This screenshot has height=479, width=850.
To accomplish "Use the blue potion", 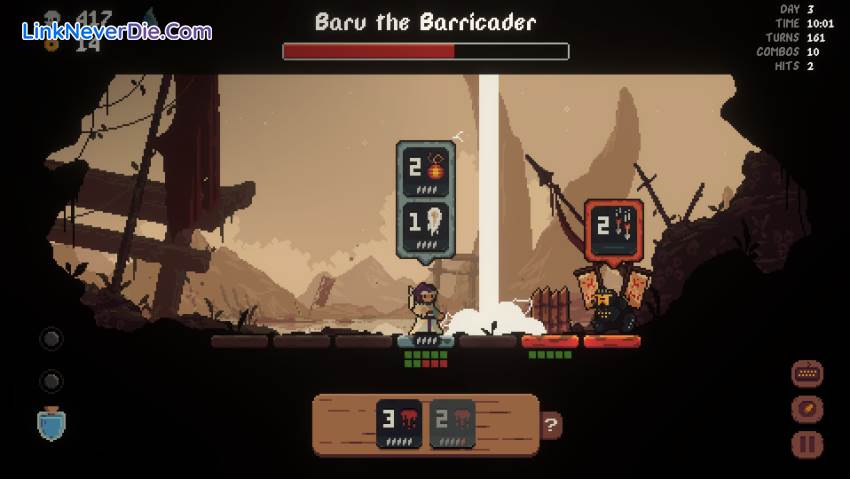I will 51,424.
